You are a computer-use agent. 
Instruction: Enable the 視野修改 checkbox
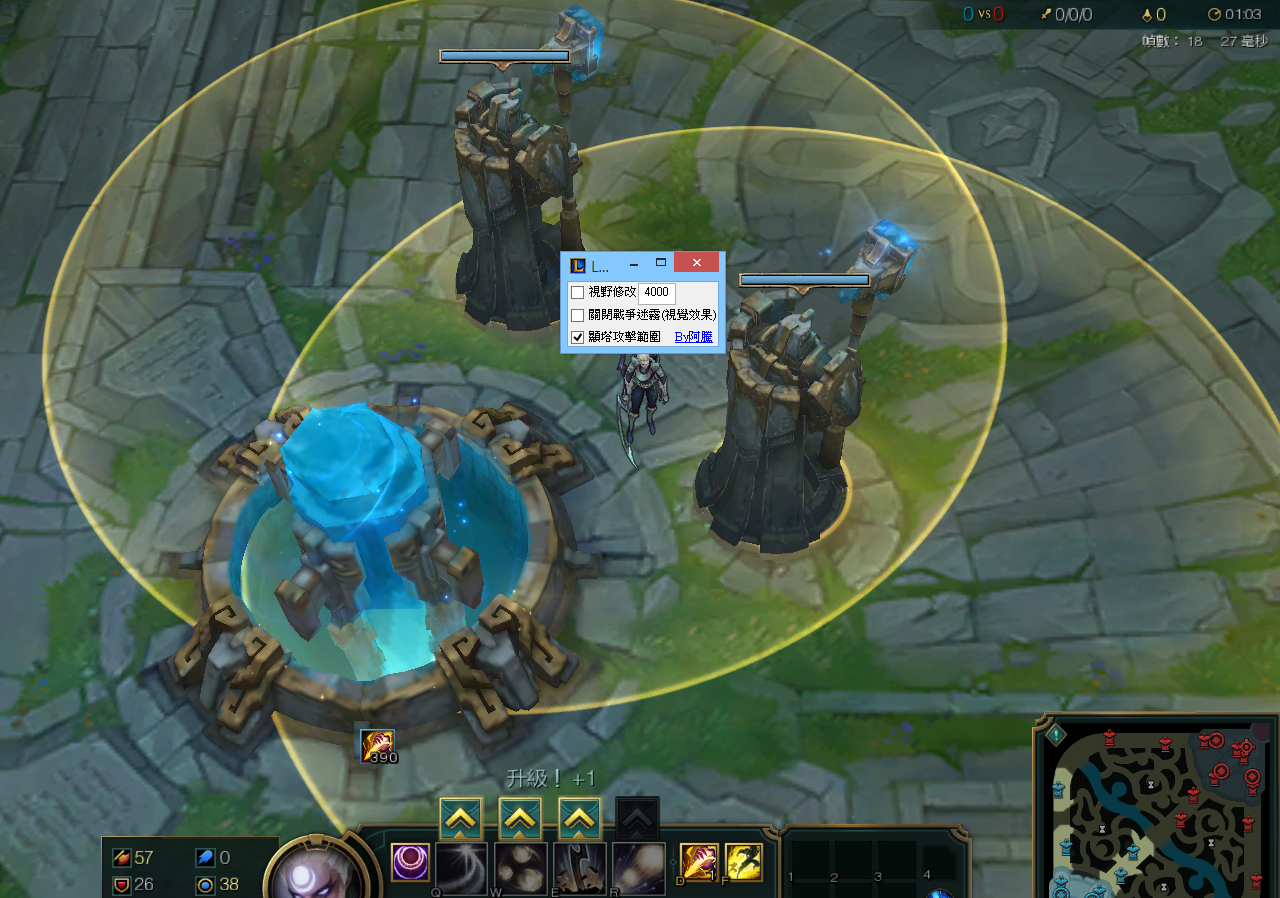(x=577, y=292)
